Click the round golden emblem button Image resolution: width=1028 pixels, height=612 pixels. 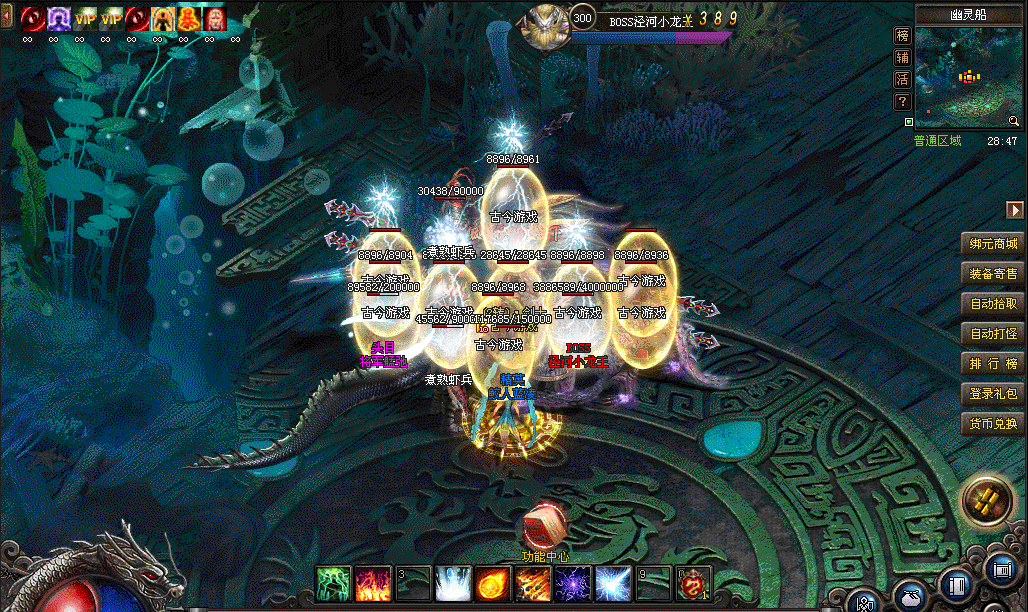pyautogui.click(x=987, y=502)
